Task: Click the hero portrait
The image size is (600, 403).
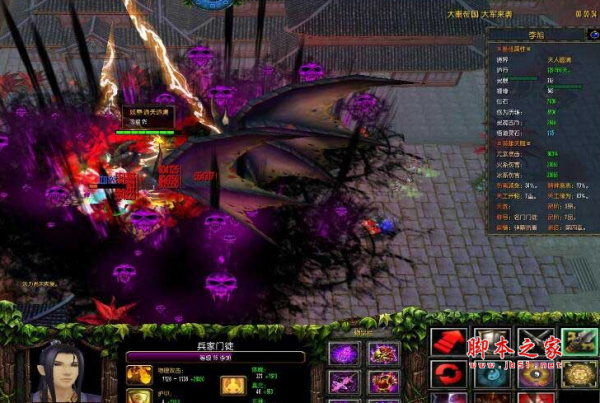Action: (x=62, y=371)
